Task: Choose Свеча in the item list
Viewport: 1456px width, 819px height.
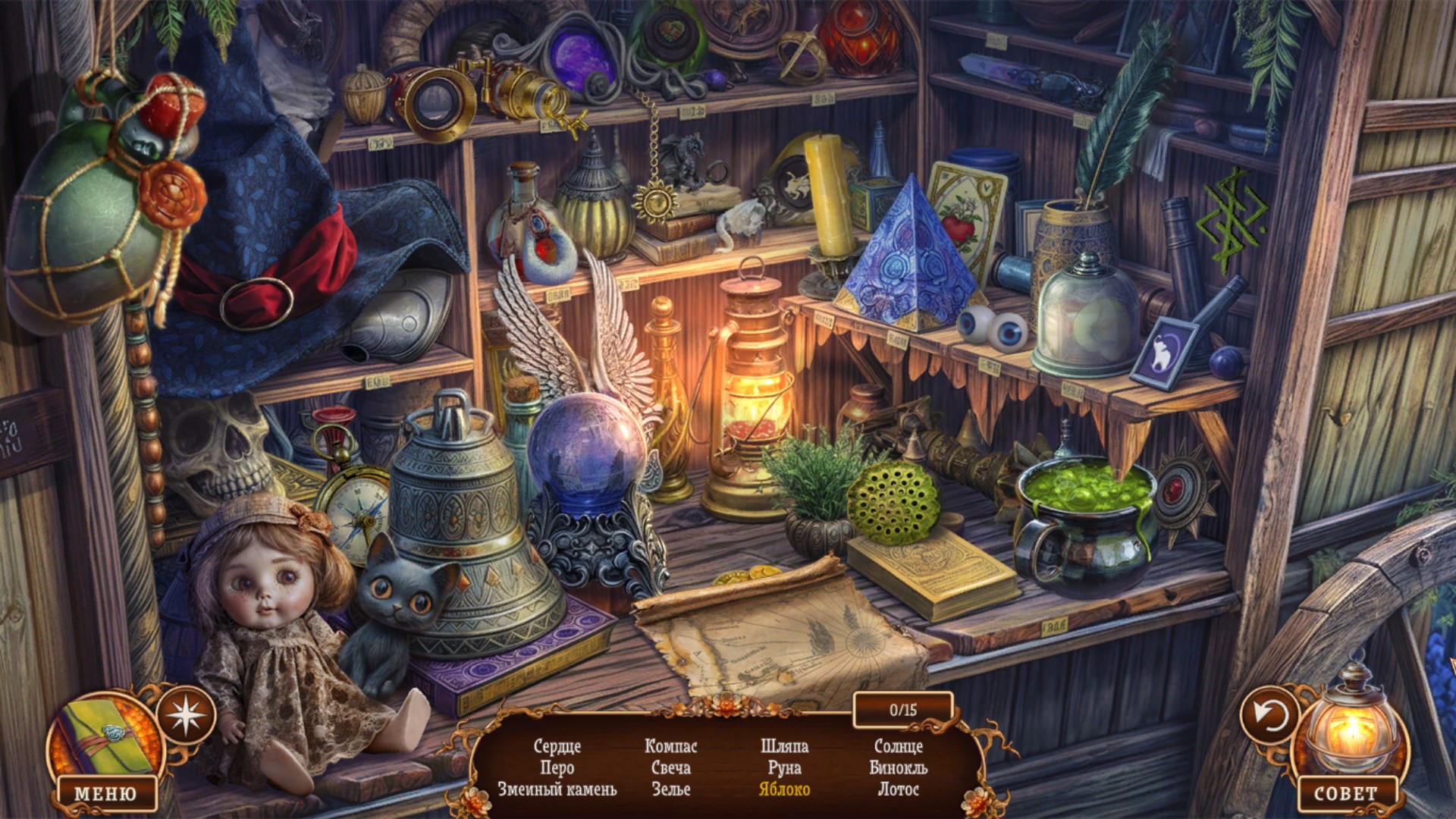Action: 670,767
